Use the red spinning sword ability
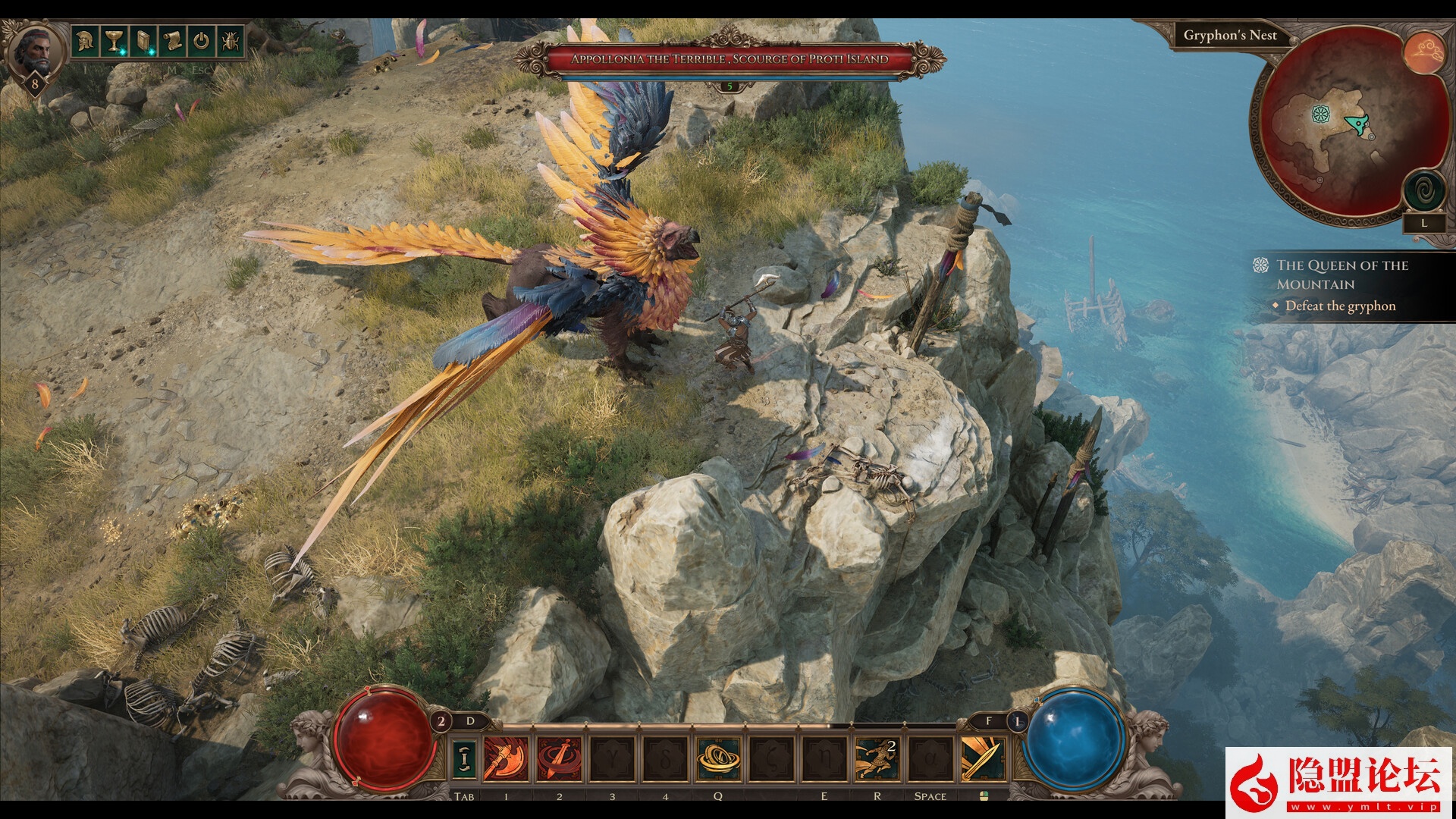This screenshot has width=1456, height=819. [x=560, y=758]
